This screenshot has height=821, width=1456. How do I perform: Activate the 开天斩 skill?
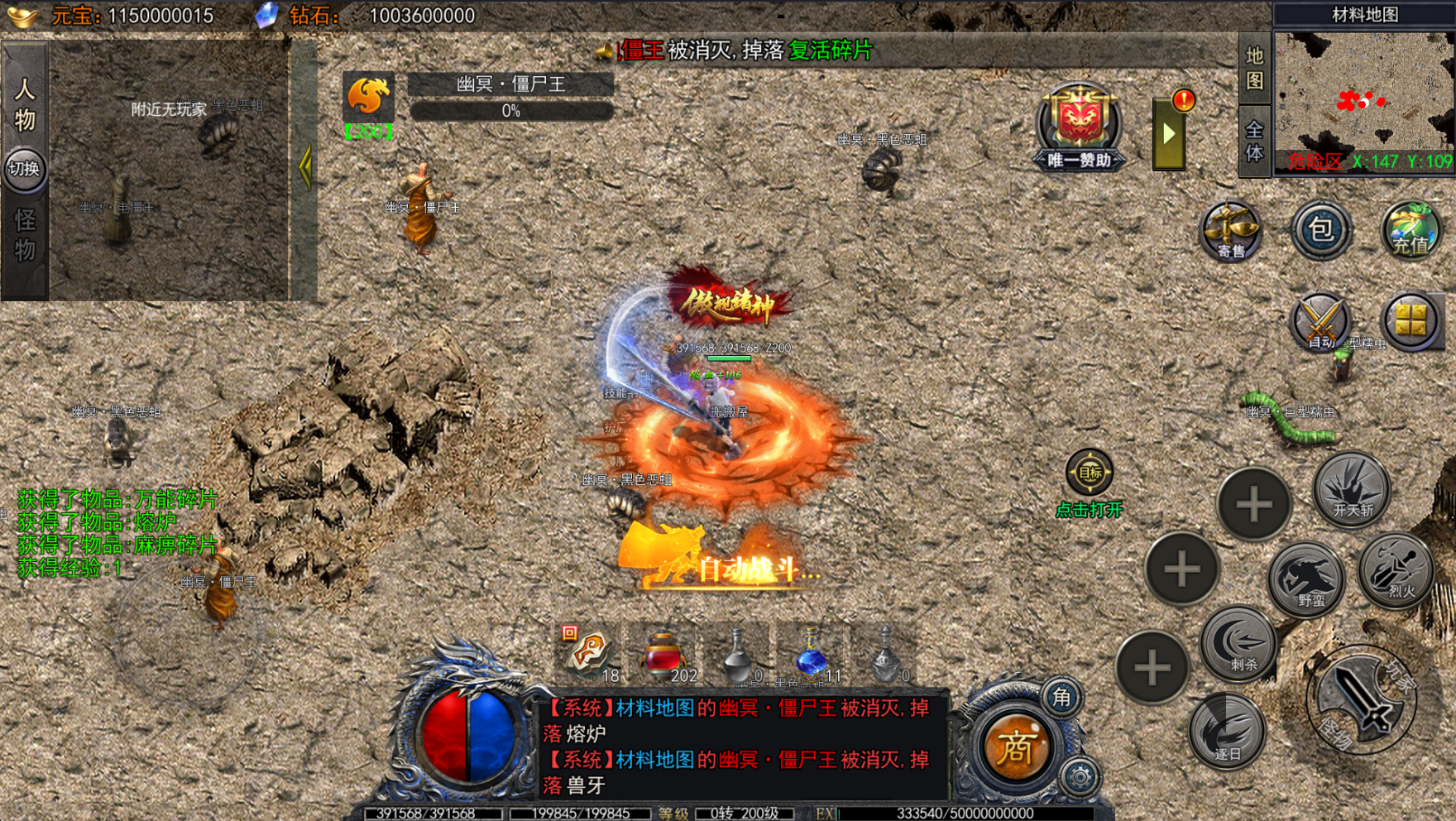point(1352,490)
